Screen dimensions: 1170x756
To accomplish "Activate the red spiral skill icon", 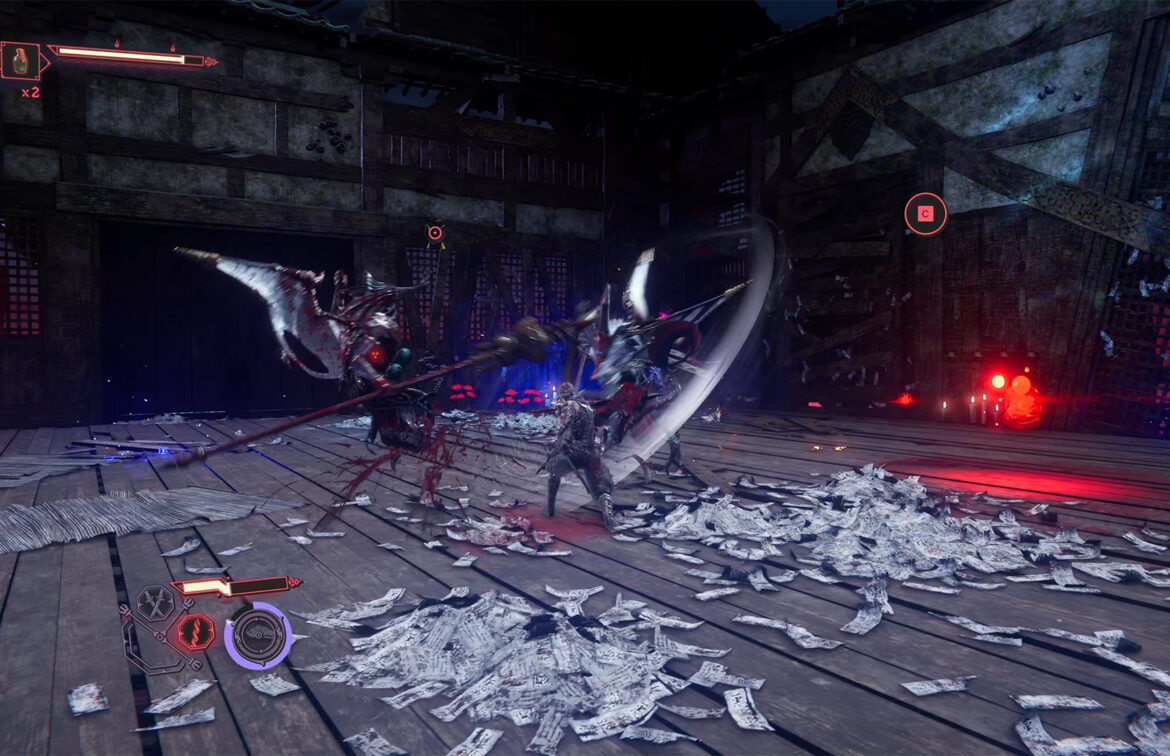I will [195, 632].
